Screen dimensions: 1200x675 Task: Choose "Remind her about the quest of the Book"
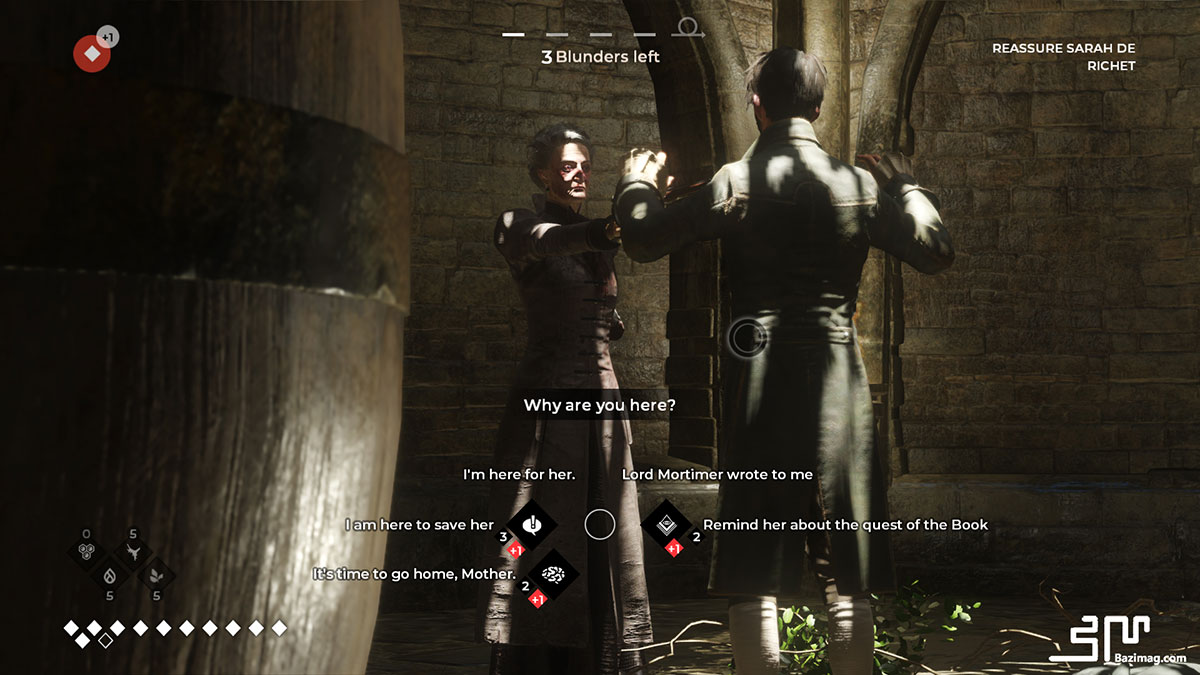pos(845,524)
